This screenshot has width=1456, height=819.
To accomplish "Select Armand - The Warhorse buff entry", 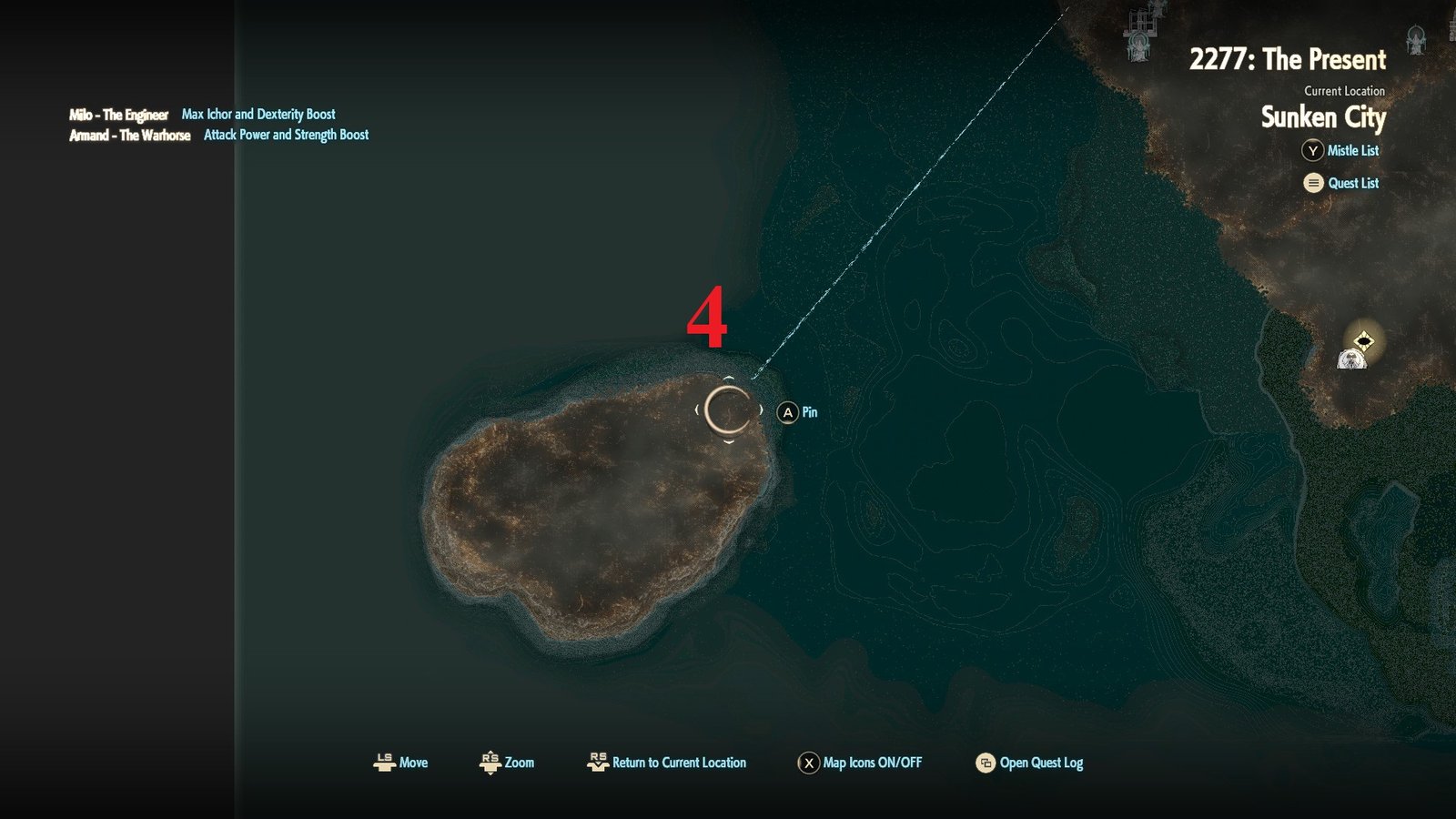I will coord(130,135).
